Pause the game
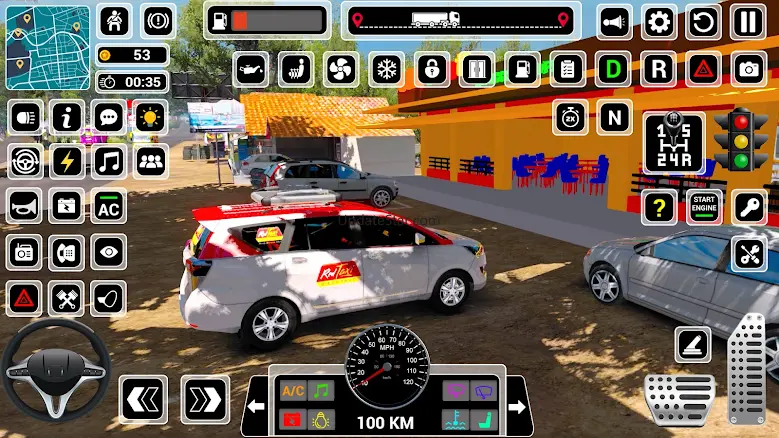This screenshot has height=438, width=779. click(746, 21)
